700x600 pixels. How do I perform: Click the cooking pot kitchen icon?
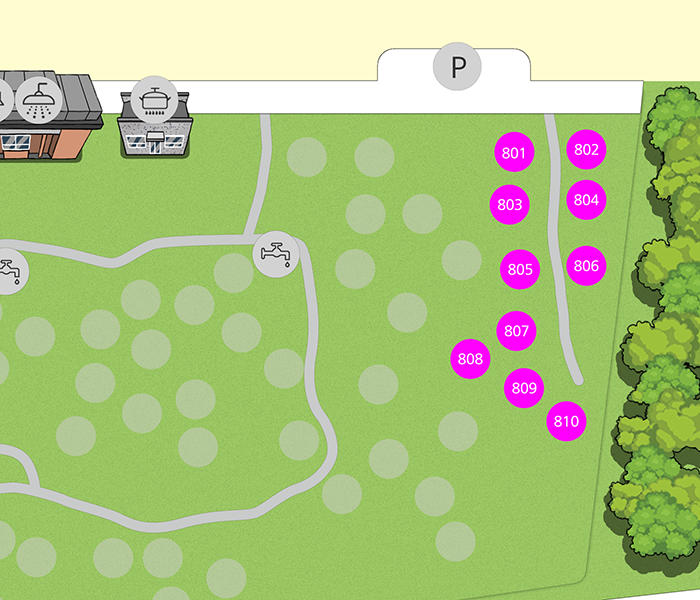pyautogui.click(x=154, y=99)
